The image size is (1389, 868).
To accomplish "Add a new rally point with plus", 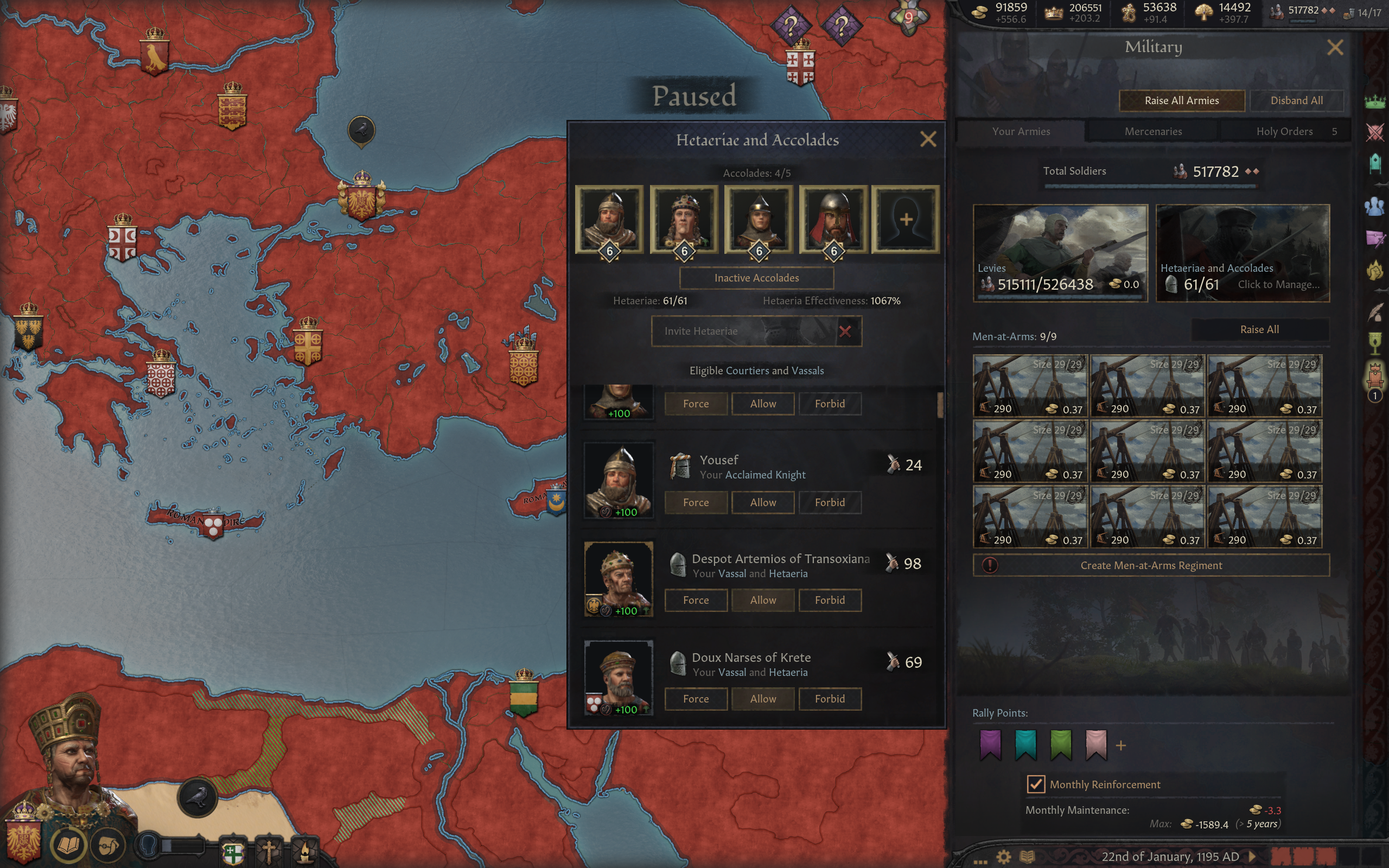I will click(x=1120, y=746).
